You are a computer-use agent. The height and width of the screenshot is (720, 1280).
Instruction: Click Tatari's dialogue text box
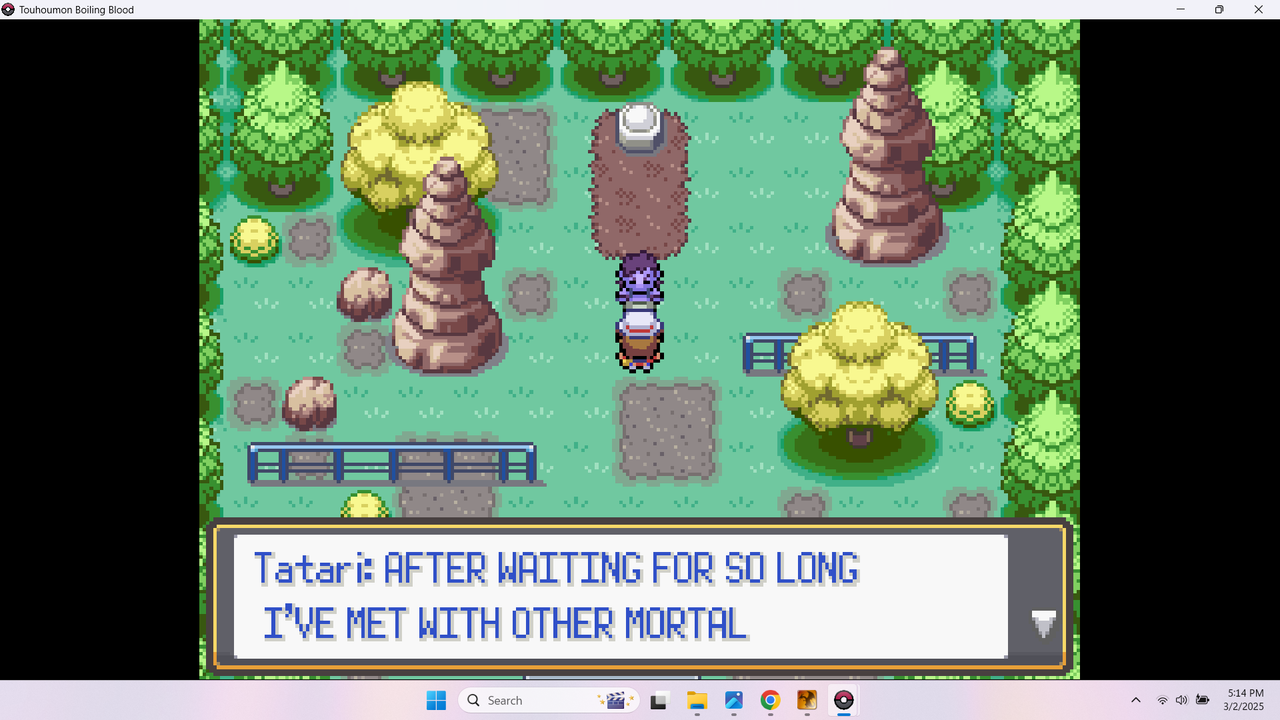(x=620, y=595)
